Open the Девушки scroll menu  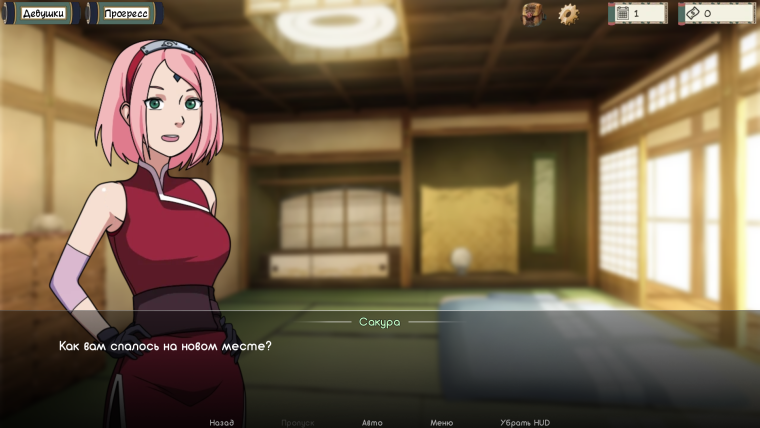(x=43, y=14)
